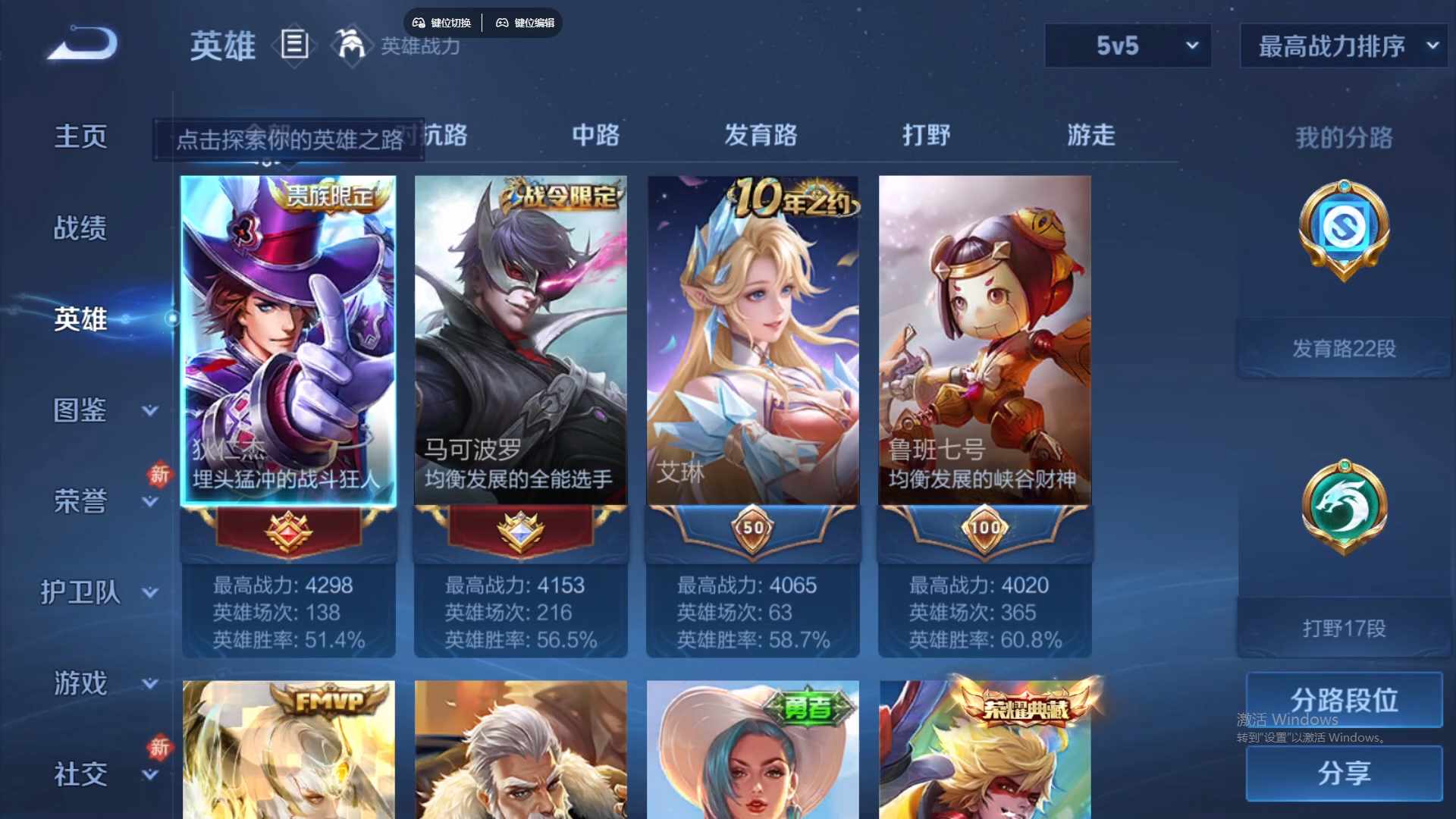The image size is (1456, 819).
Task: Switch to the 中路 lane tab
Action: [595, 136]
